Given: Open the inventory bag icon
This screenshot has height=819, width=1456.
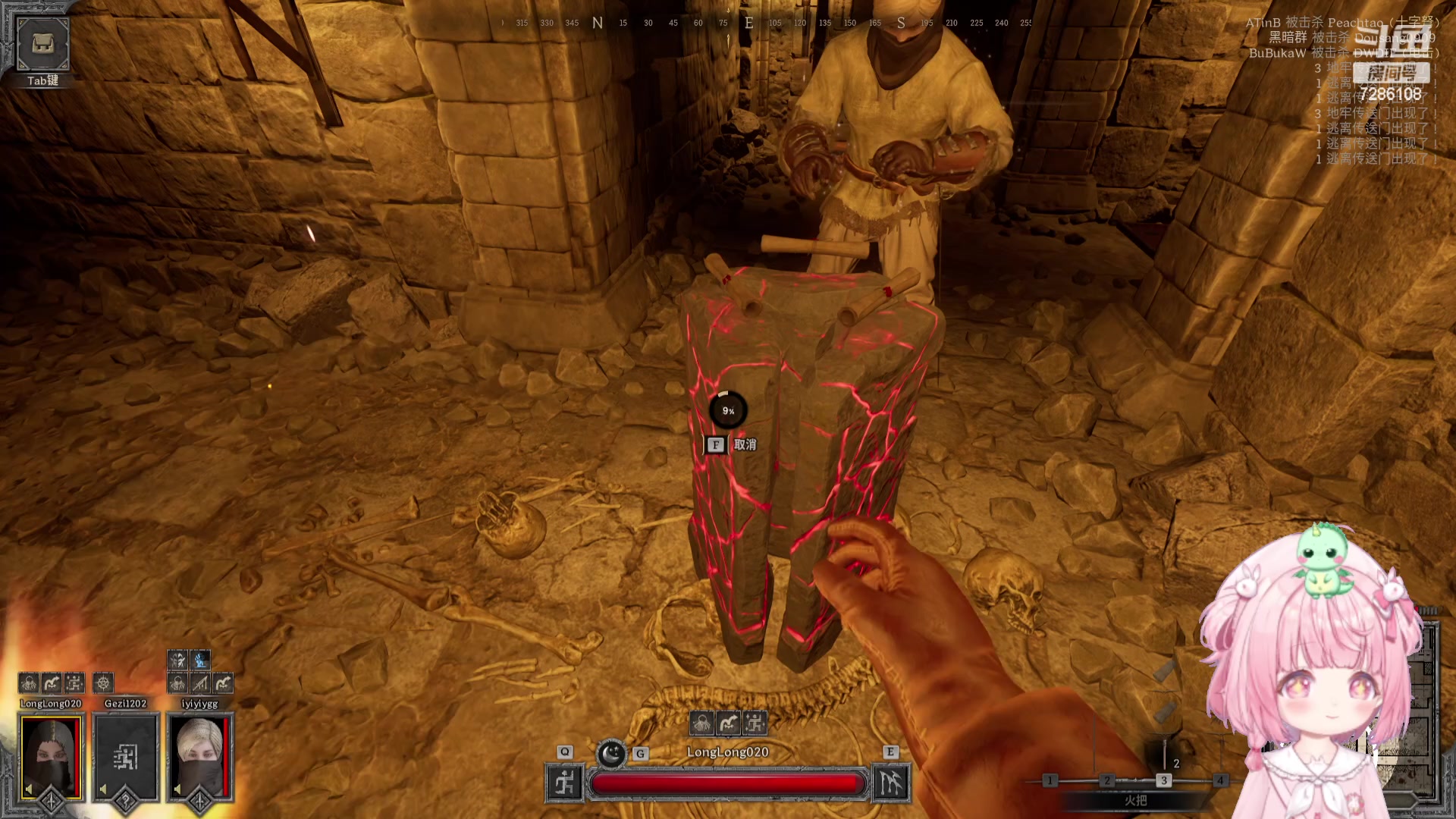Looking at the screenshot, I should click(42, 44).
